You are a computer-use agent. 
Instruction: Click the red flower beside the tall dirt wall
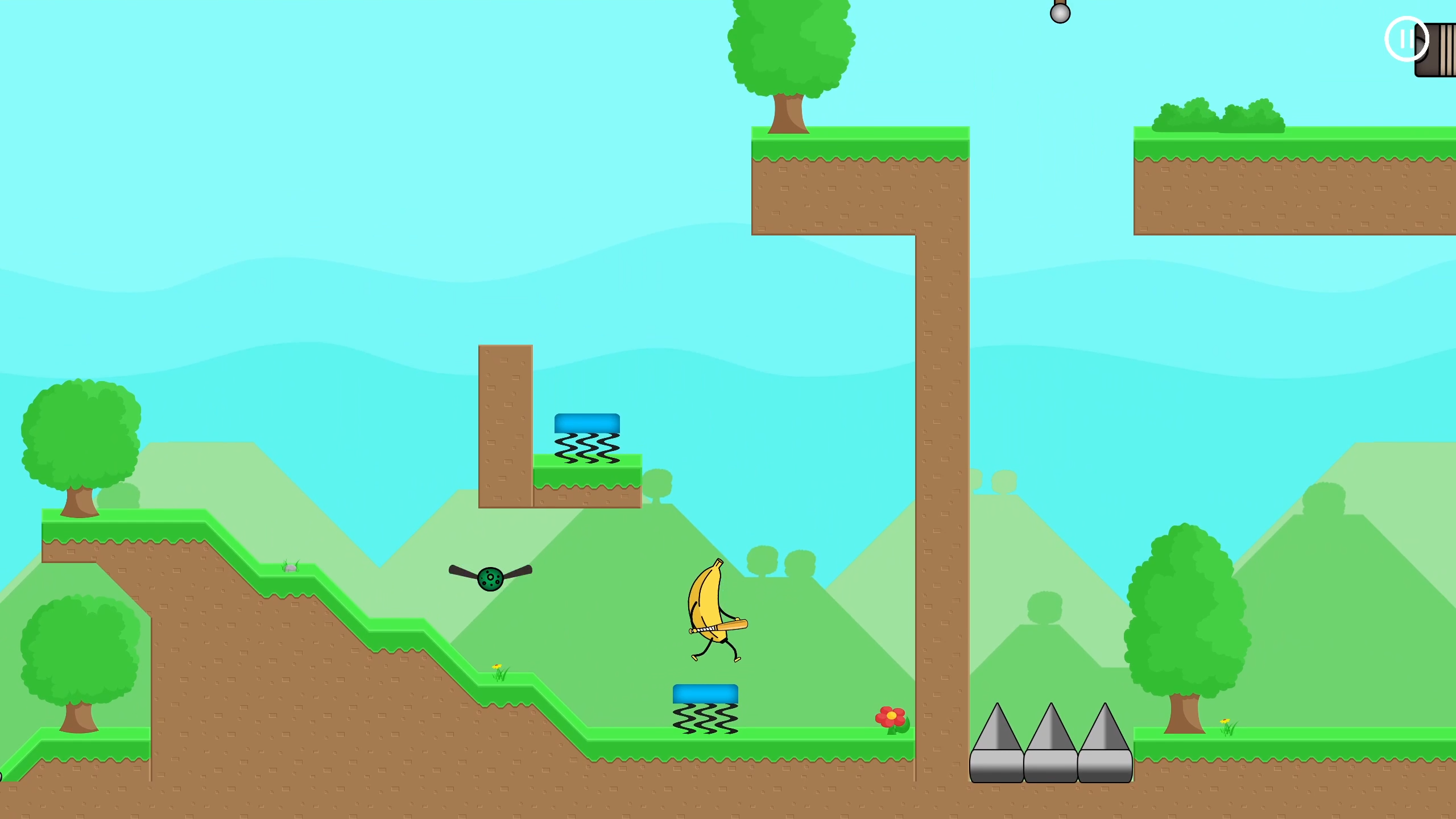point(891,718)
